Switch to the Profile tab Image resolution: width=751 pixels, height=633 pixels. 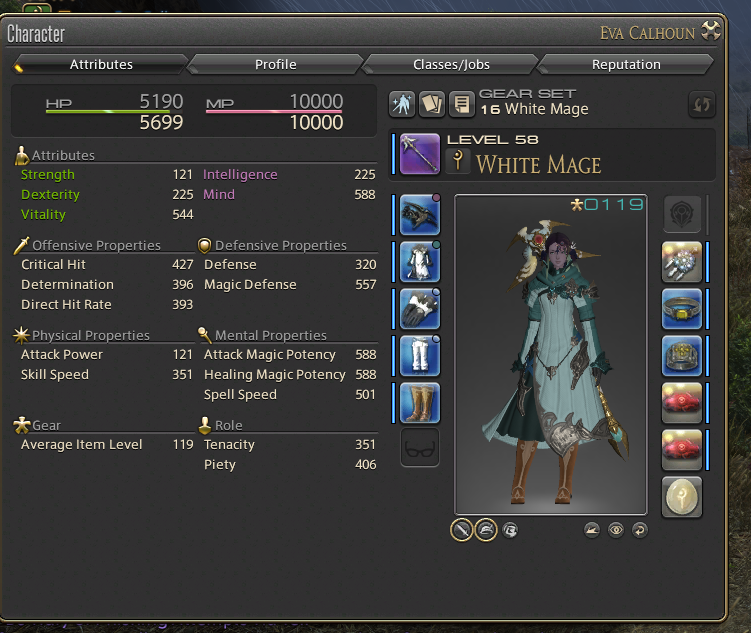click(275, 65)
